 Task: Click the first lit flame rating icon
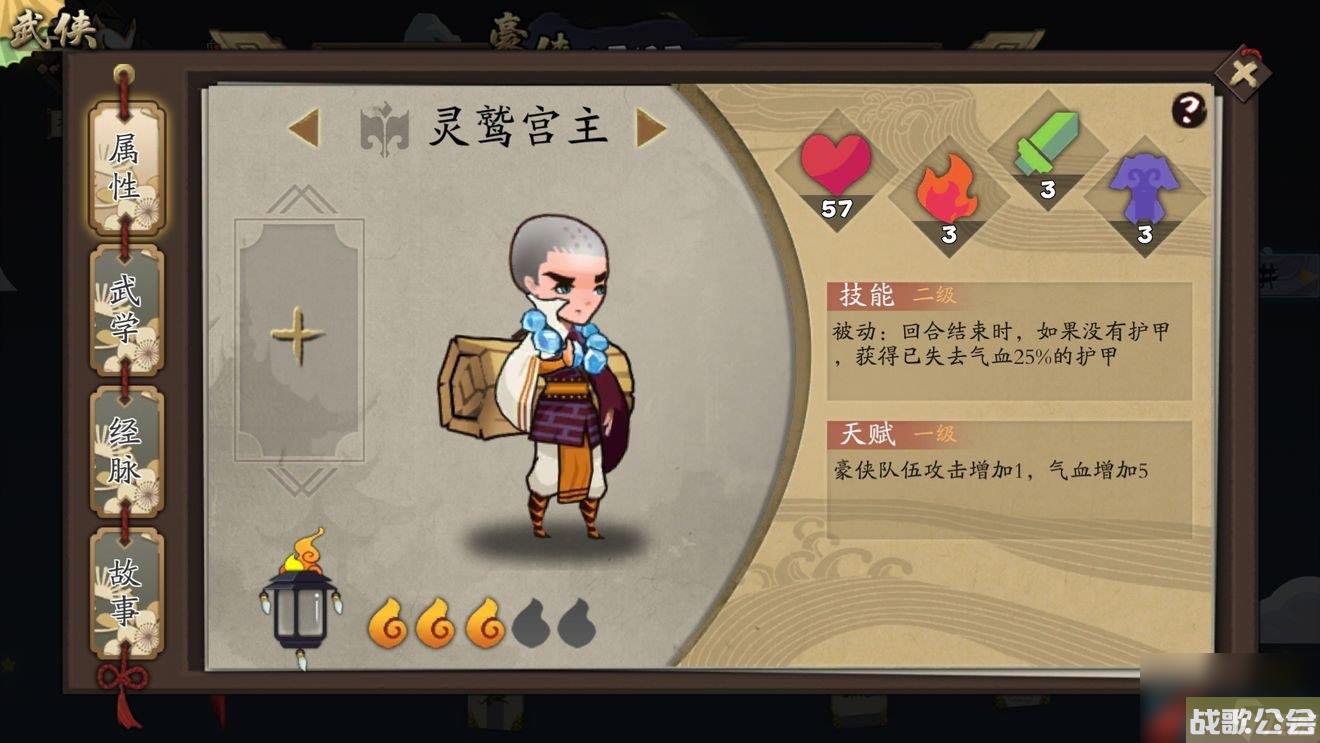tap(389, 623)
